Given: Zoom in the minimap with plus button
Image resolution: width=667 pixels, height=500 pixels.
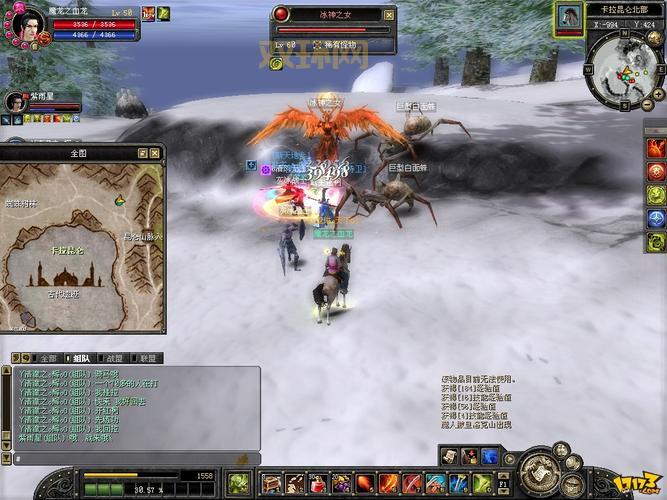Looking at the screenshot, I should click(656, 93).
